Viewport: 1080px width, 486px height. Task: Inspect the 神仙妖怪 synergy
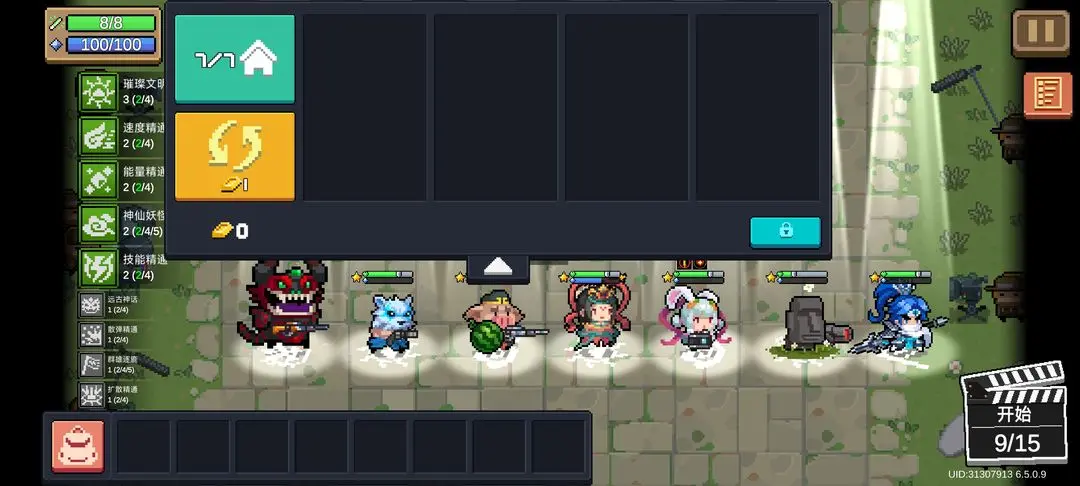tap(99, 224)
